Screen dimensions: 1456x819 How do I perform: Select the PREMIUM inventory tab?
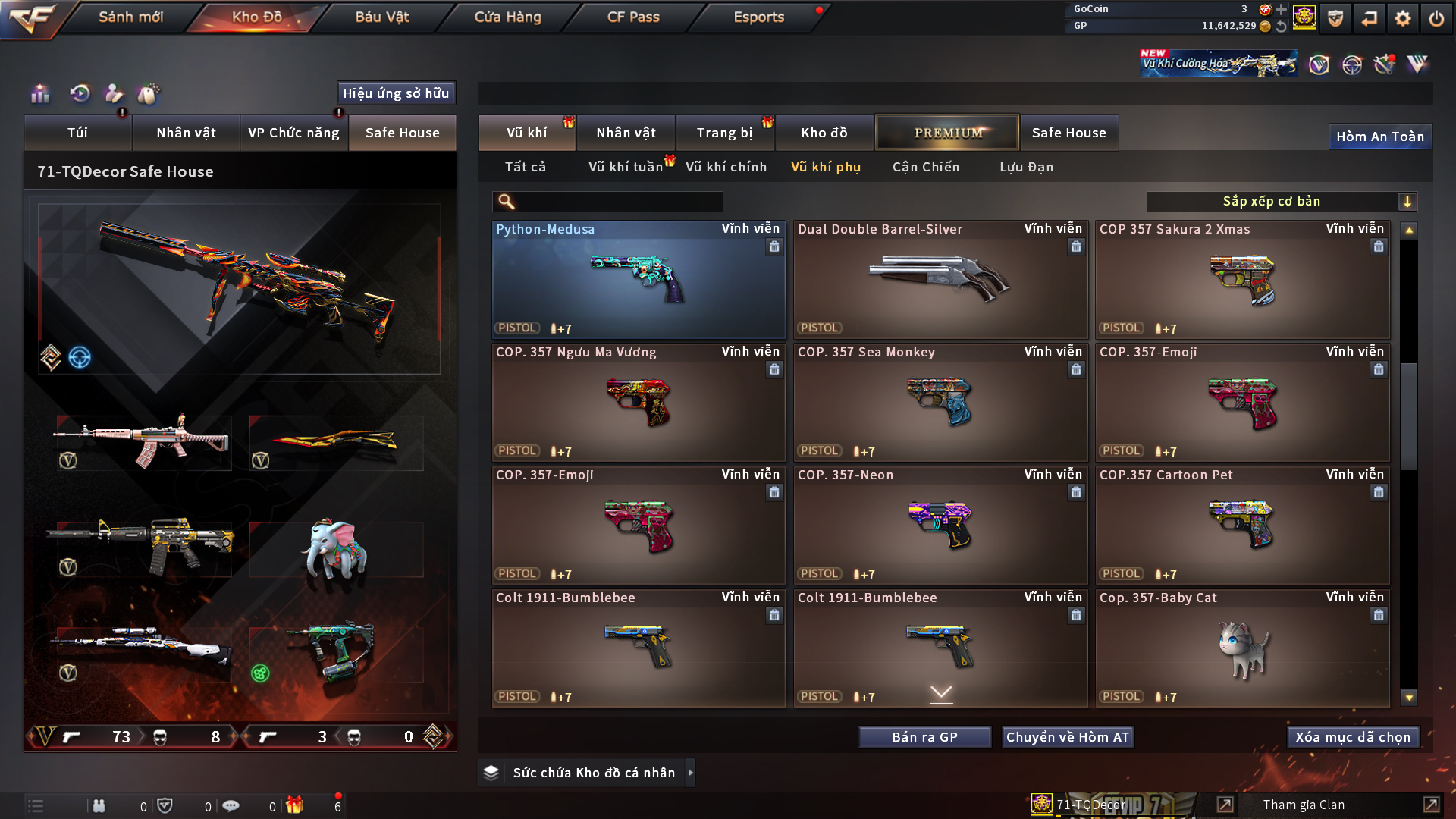pos(947,133)
